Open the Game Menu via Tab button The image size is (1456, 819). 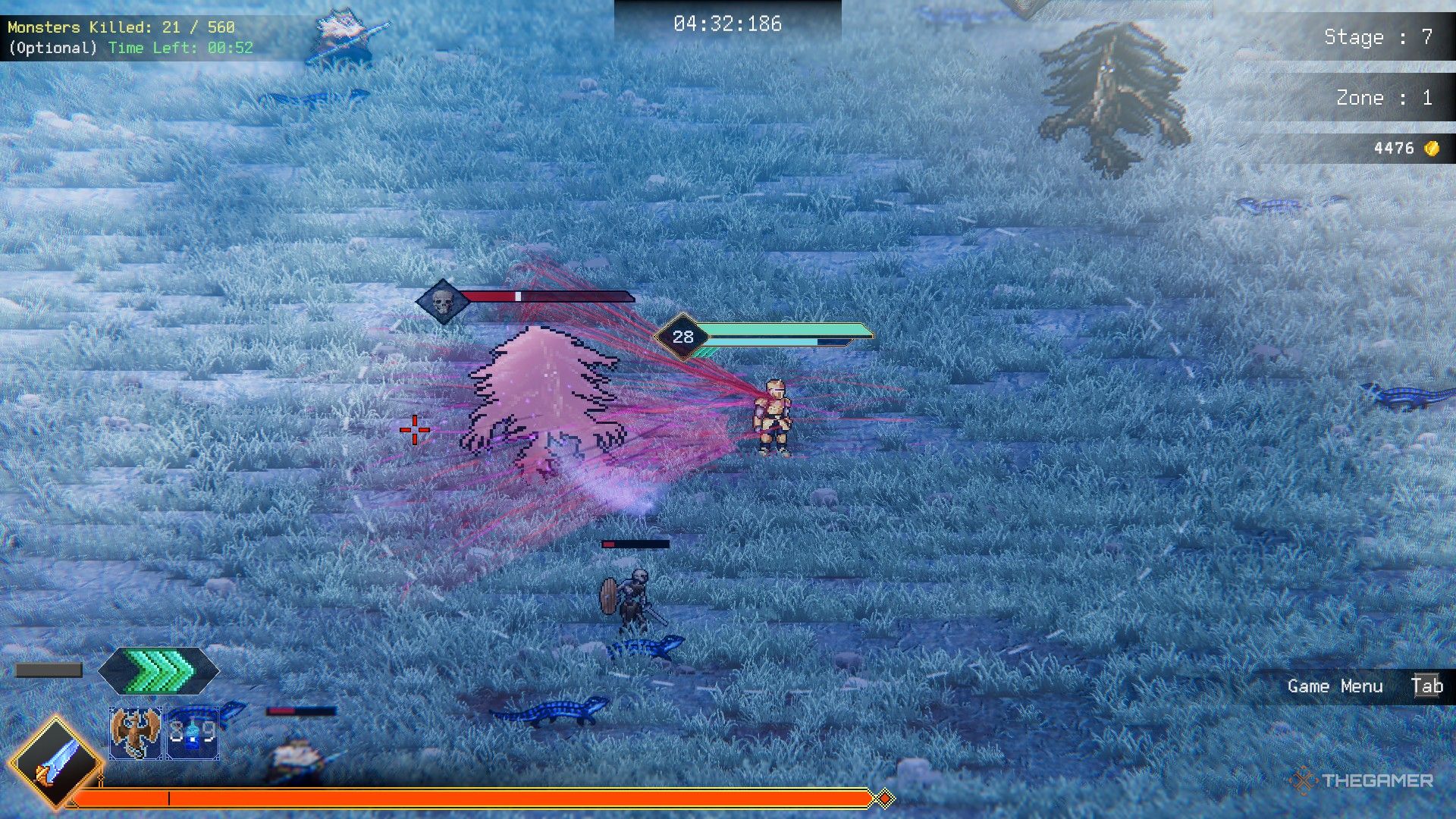(x=1429, y=686)
